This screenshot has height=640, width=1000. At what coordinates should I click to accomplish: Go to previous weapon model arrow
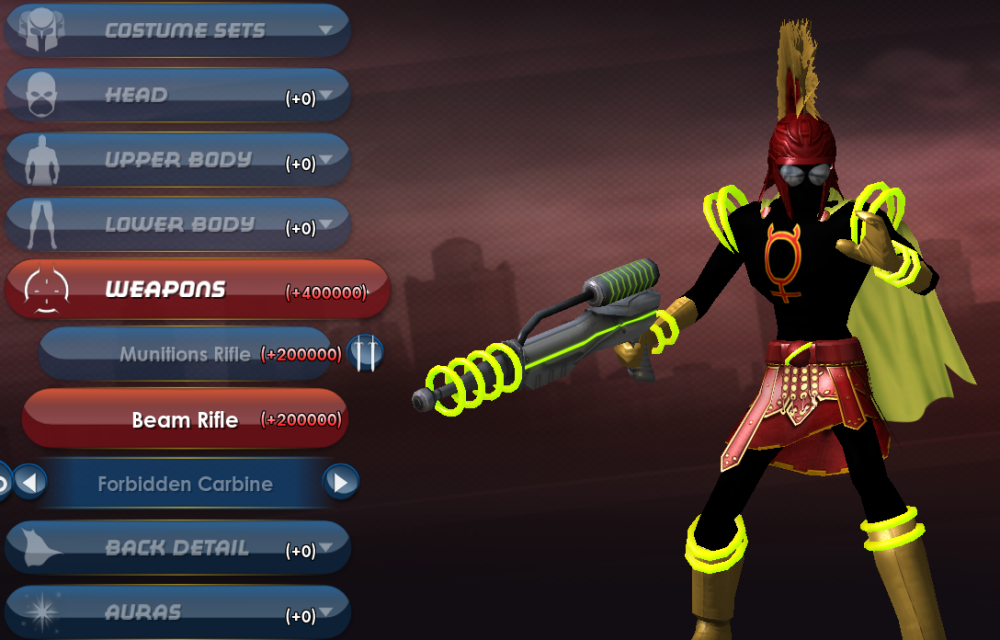pos(29,483)
